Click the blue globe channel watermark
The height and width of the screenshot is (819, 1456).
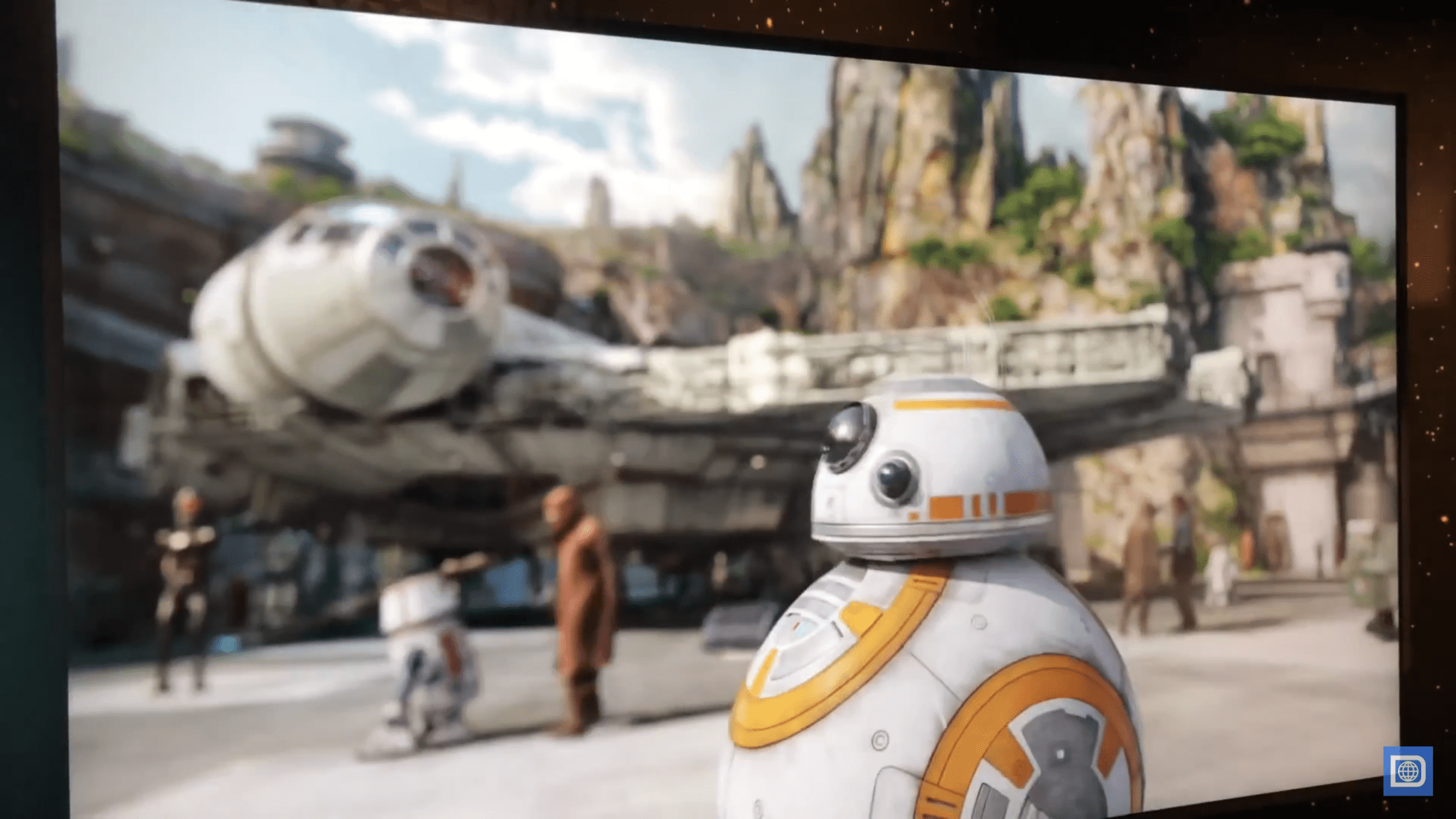tap(1407, 771)
